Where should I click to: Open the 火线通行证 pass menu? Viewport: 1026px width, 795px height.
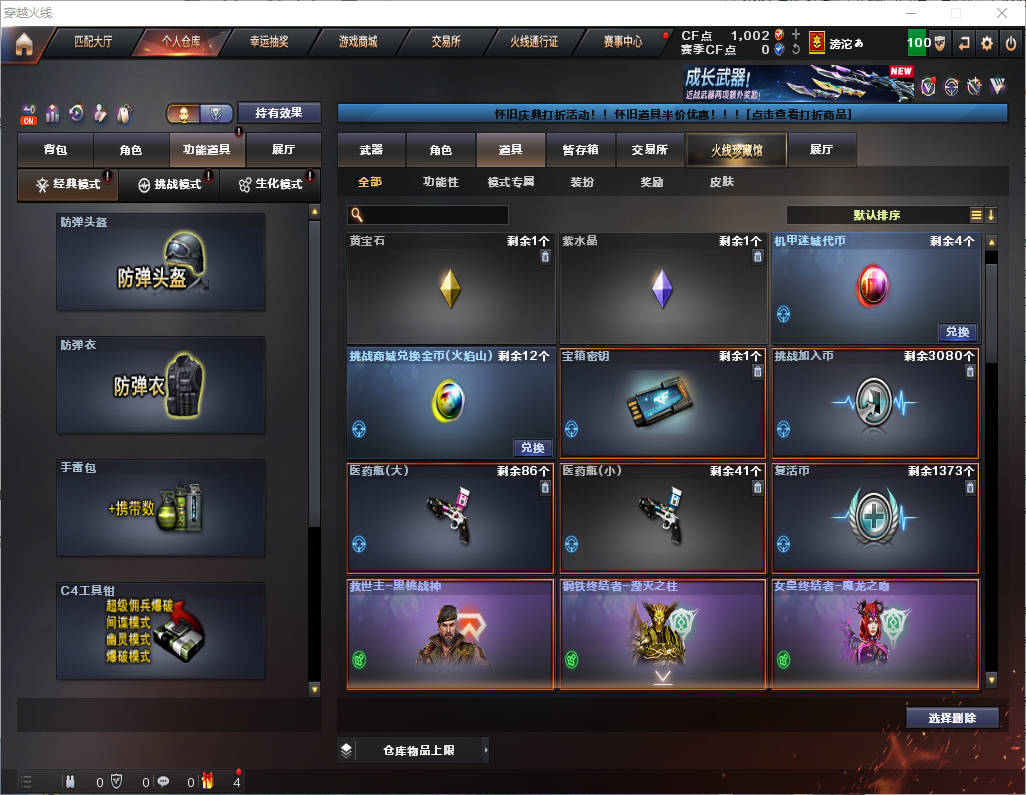point(534,42)
